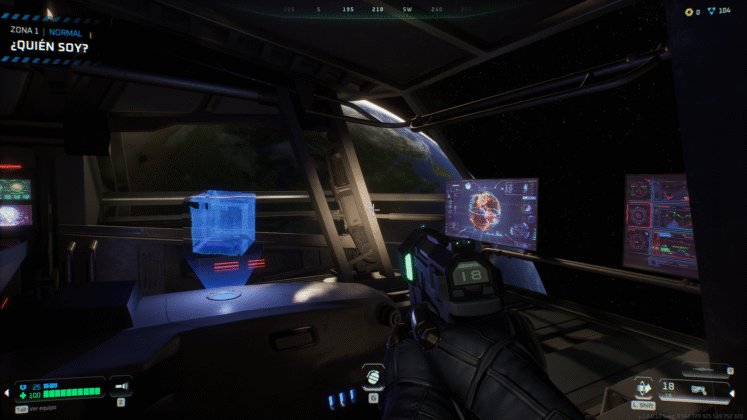Select the grenade ability icon
Image resolution: width=747 pixels, height=420 pixels.
[373, 376]
